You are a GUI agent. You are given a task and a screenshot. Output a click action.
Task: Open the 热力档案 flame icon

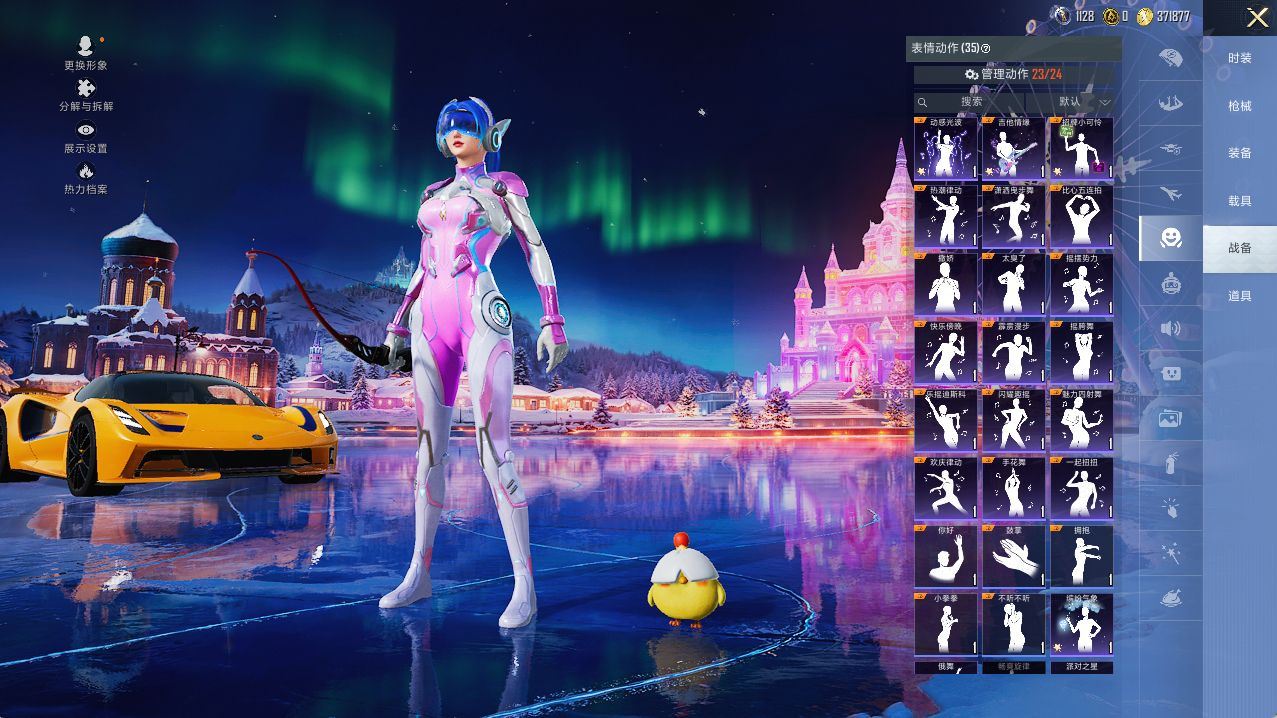pos(86,178)
